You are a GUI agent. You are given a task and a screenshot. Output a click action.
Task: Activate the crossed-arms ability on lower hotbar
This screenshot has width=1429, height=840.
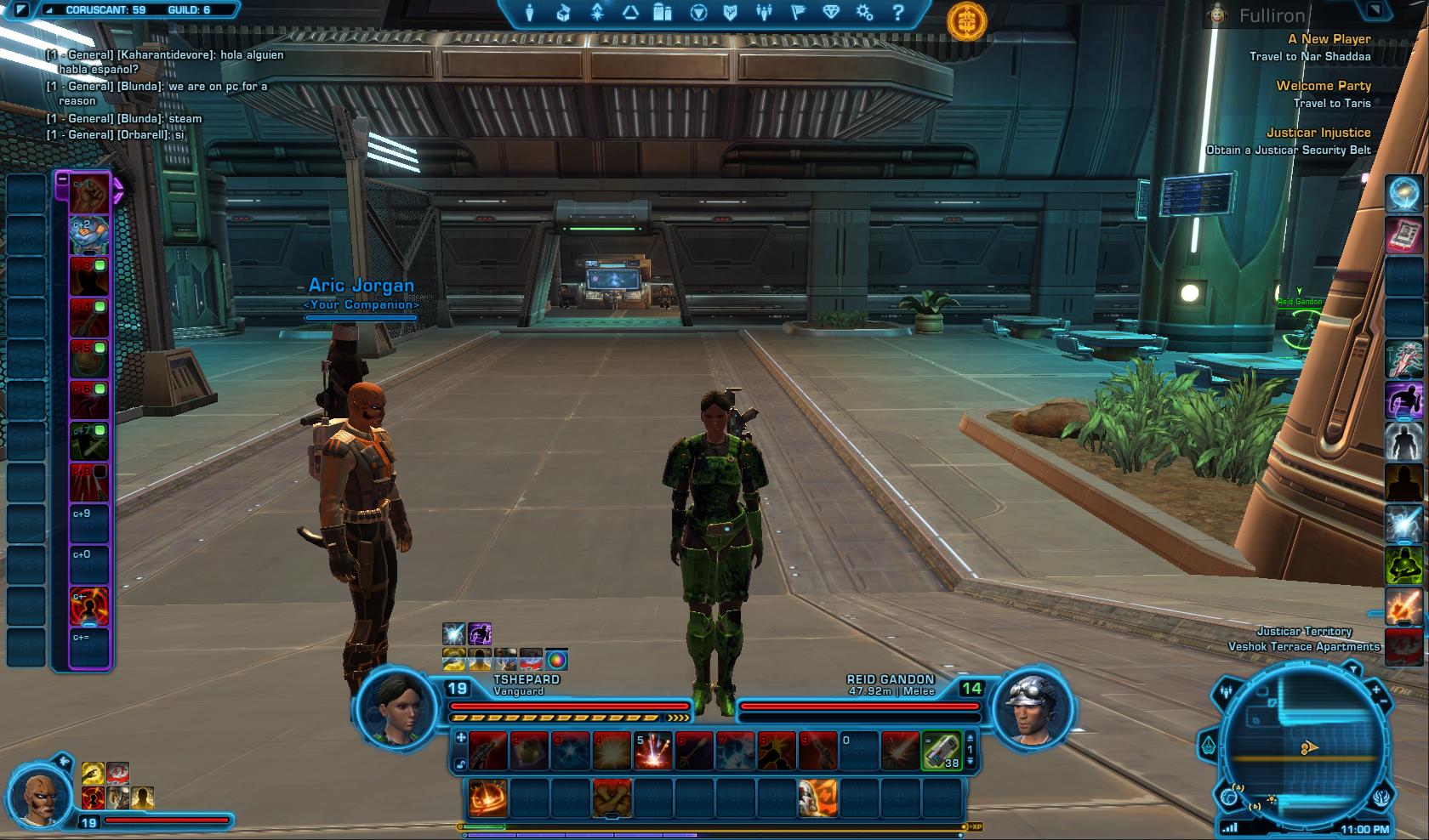612,799
